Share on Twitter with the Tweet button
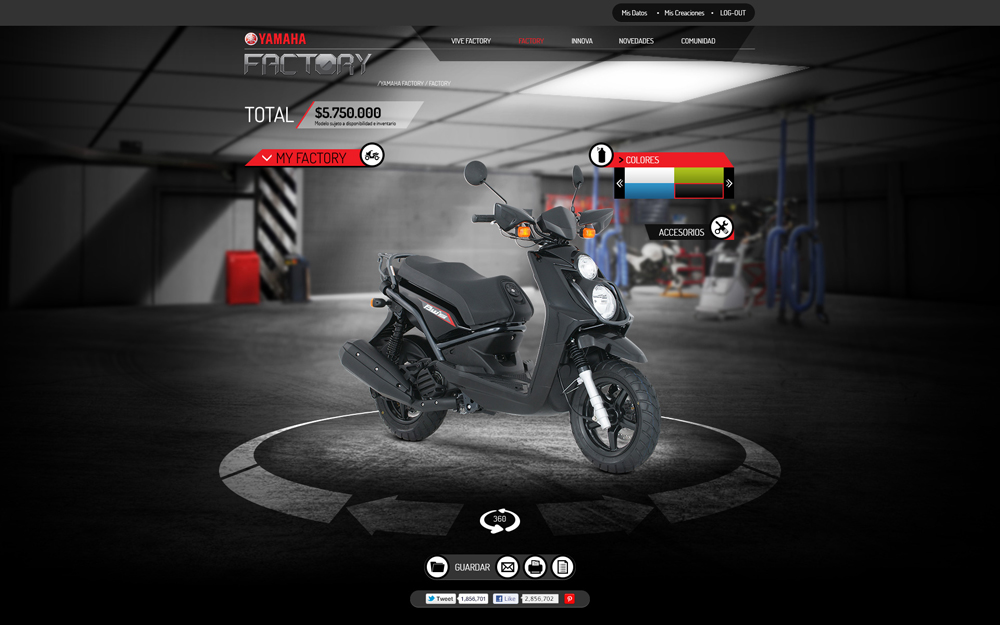The width and height of the screenshot is (1000, 625). point(440,599)
